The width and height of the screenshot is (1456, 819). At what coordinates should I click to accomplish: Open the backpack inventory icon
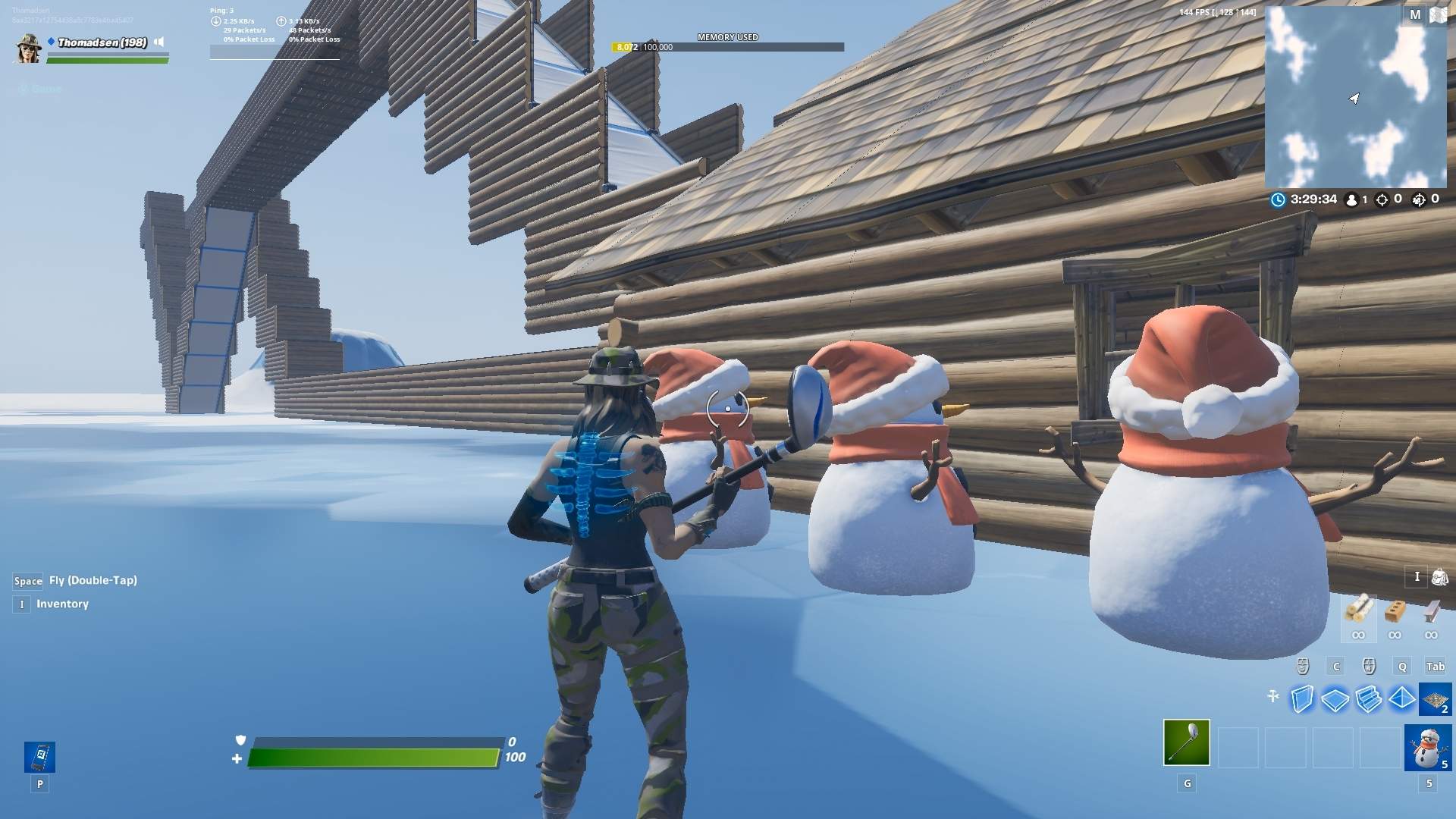click(1440, 577)
